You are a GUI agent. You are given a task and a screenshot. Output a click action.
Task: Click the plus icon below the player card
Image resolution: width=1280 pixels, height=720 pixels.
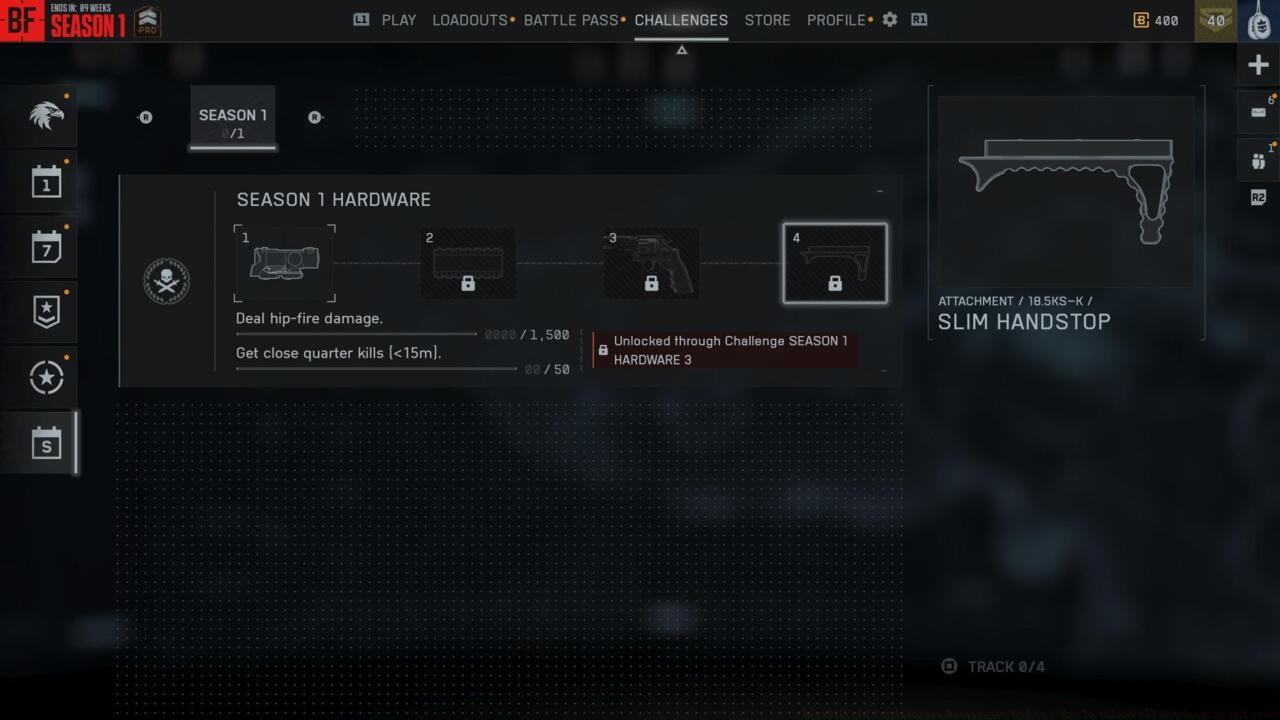coord(1258,64)
